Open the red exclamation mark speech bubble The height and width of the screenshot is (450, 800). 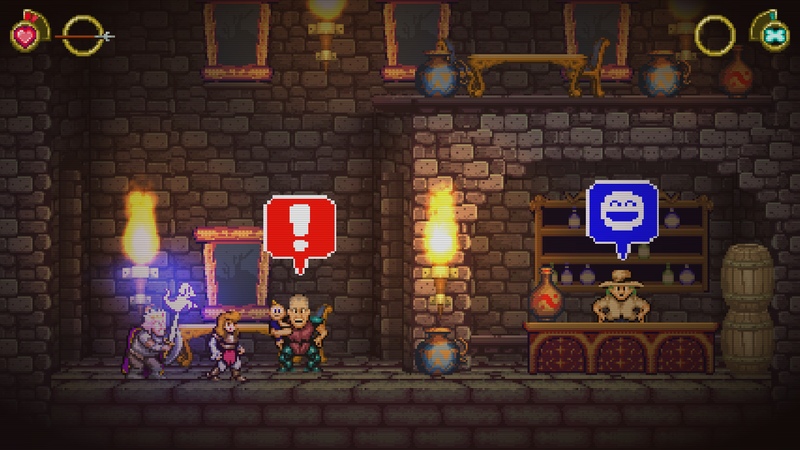298,228
